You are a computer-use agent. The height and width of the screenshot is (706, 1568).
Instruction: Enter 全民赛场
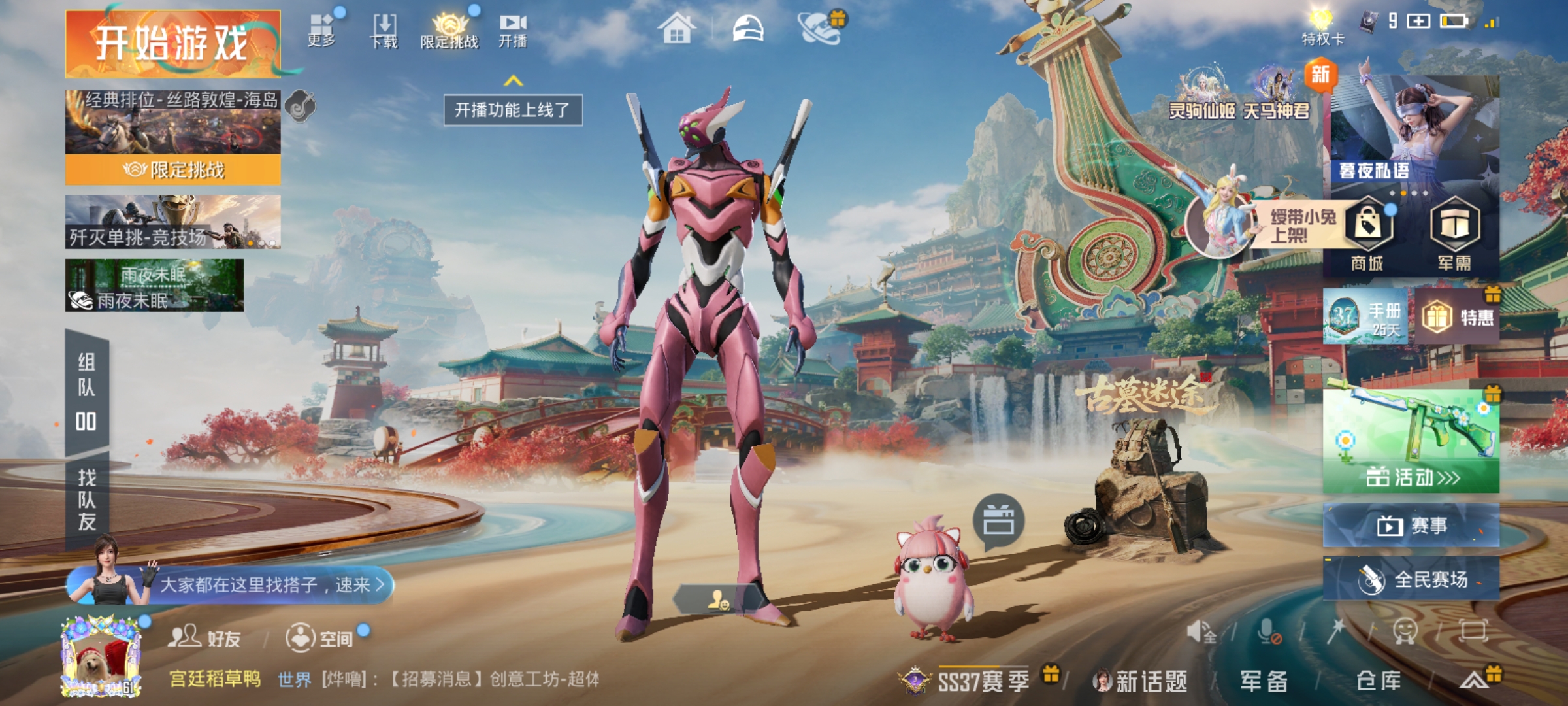(1411, 579)
